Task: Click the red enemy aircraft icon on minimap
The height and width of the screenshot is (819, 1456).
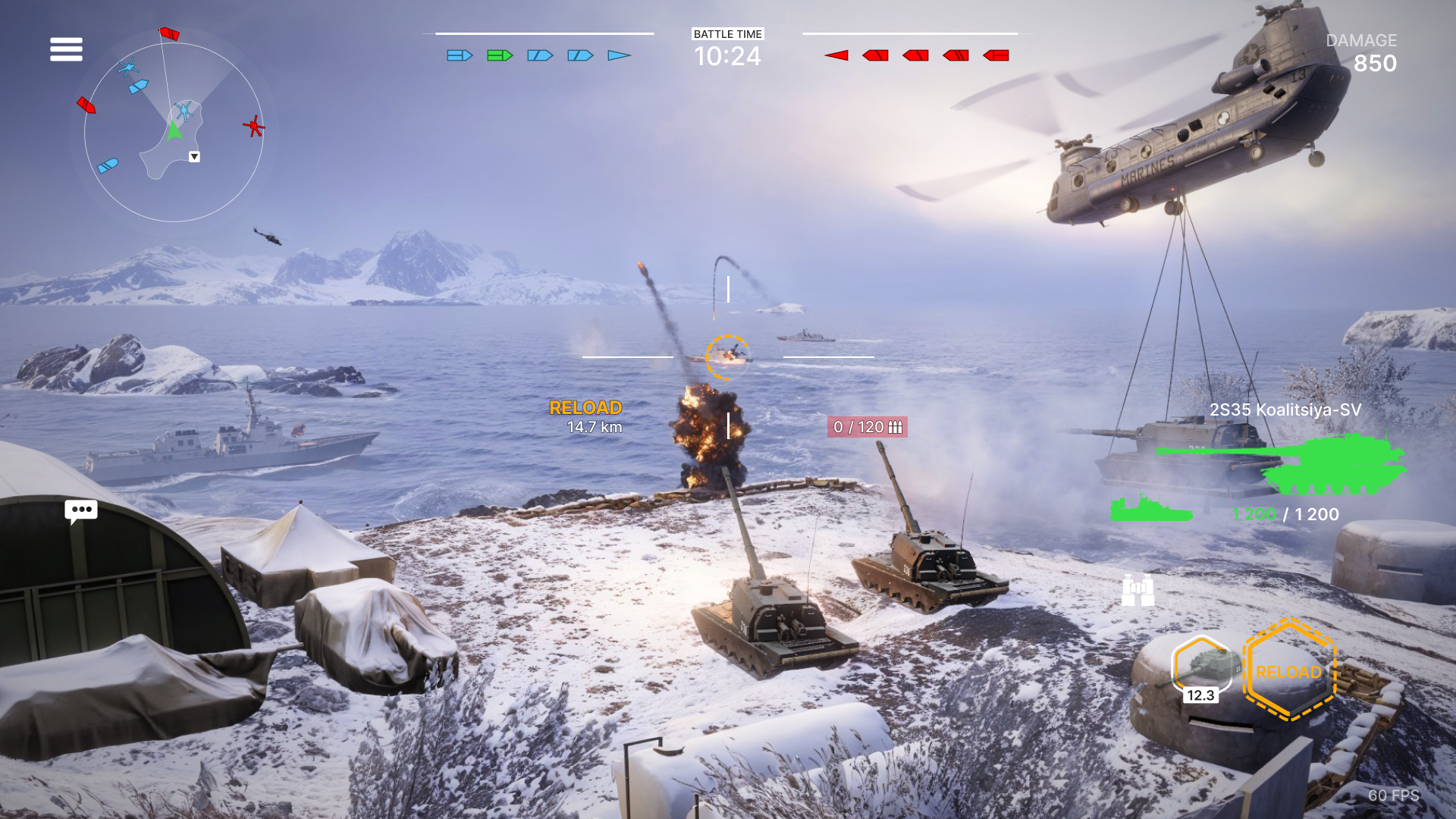Action: point(255,127)
